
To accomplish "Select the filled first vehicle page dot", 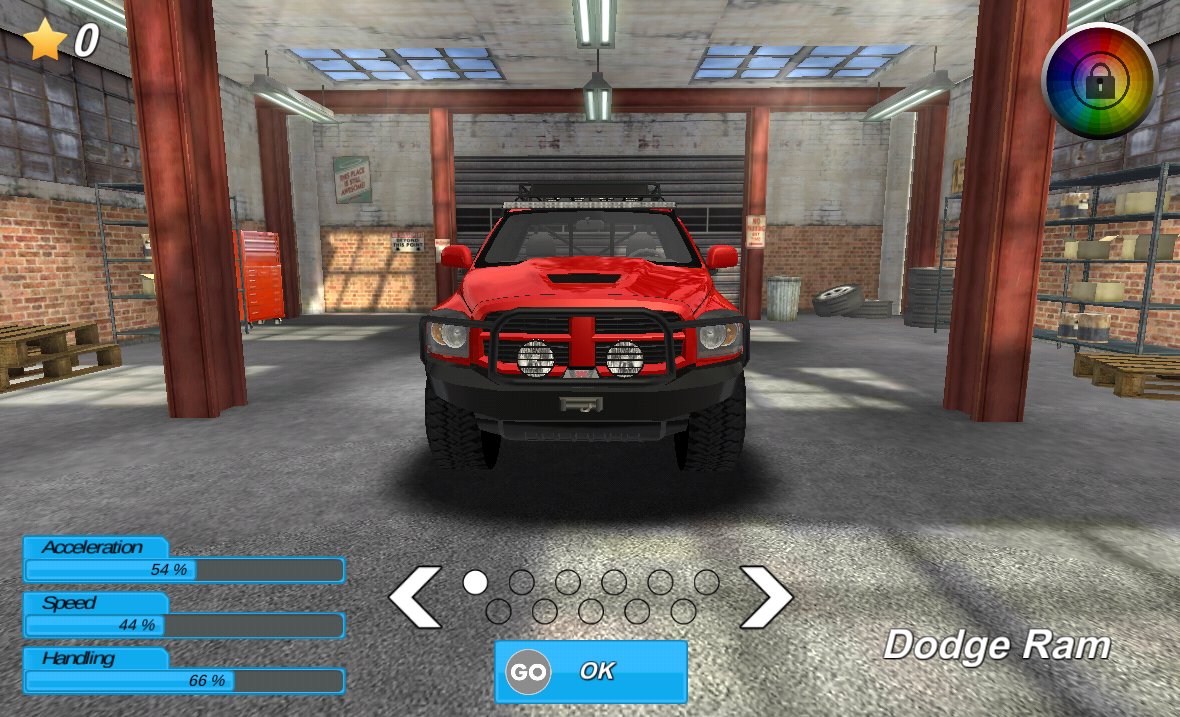I will pyautogui.click(x=476, y=582).
